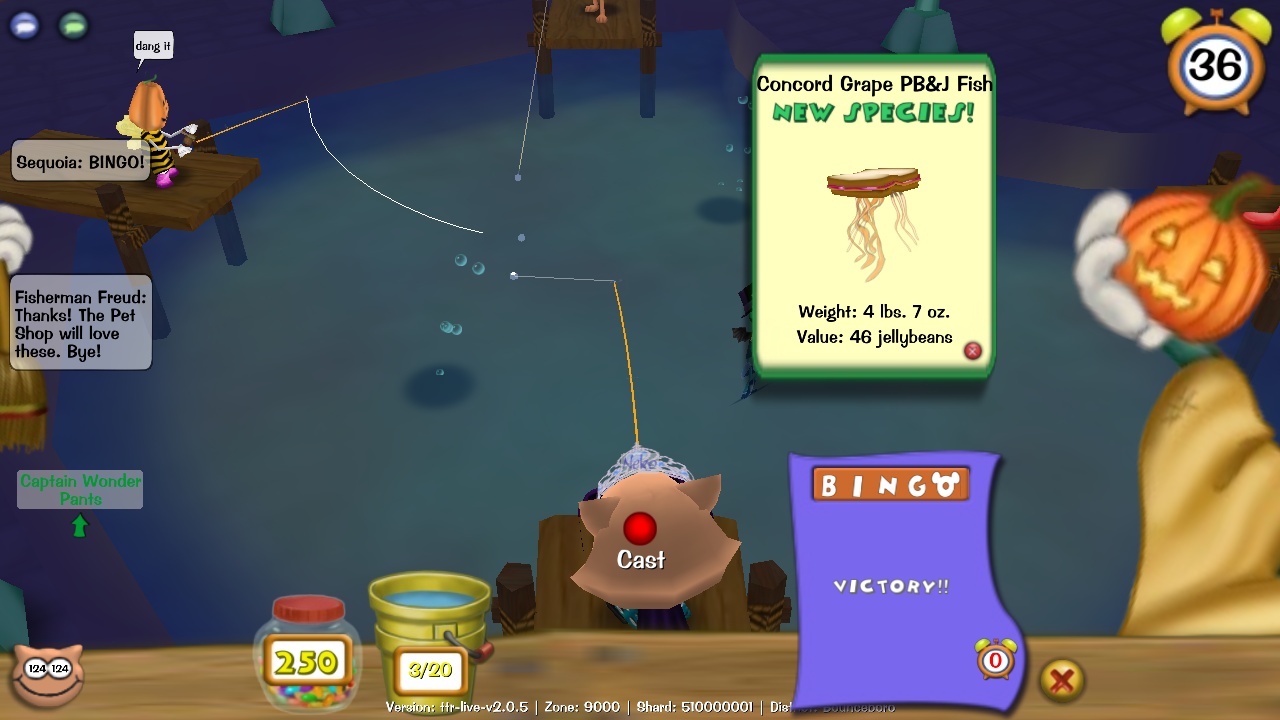Click the VICTORY!! text on the bingo card

click(891, 586)
